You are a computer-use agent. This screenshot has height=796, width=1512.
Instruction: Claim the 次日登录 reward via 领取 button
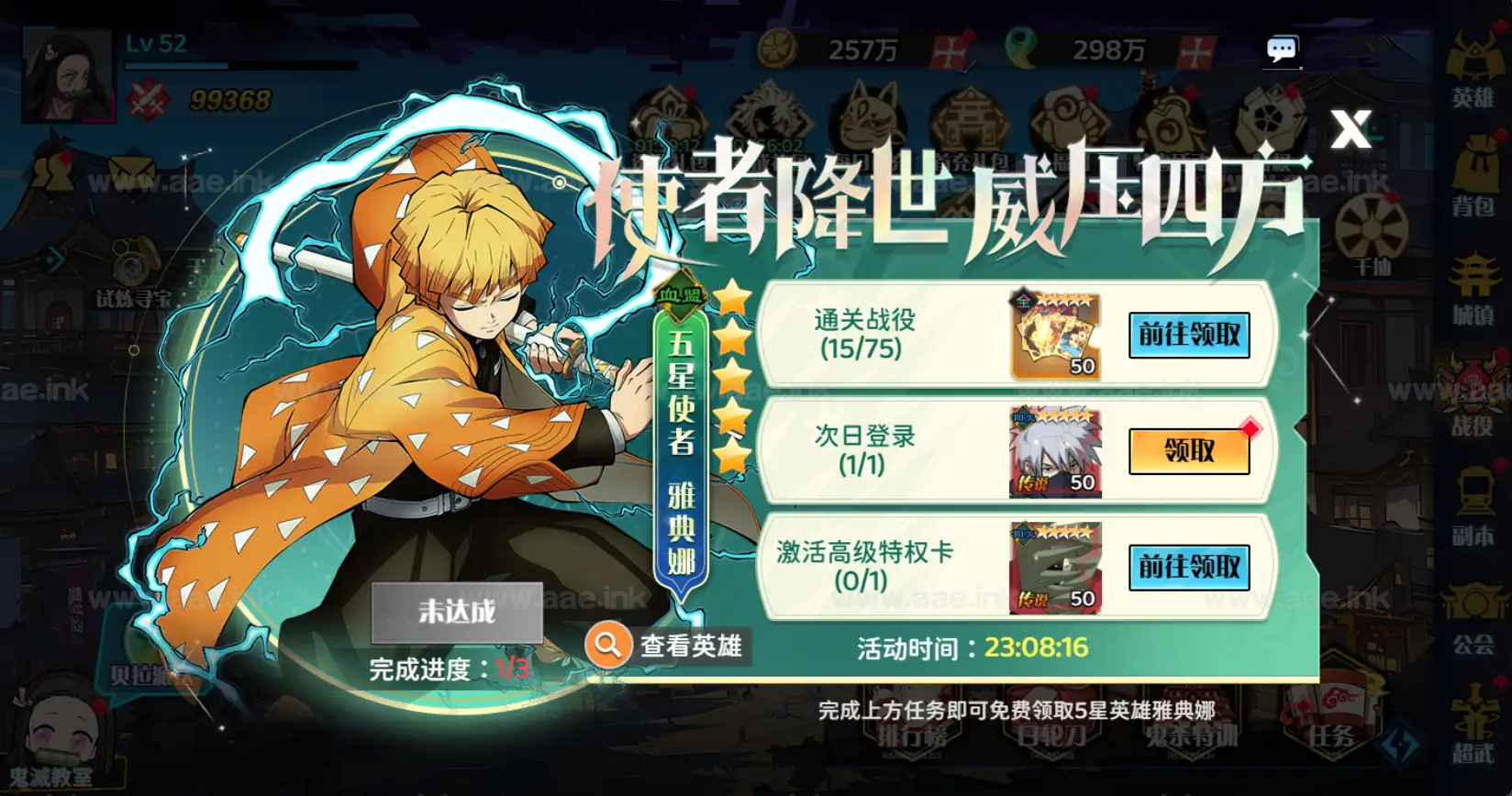point(1190,452)
